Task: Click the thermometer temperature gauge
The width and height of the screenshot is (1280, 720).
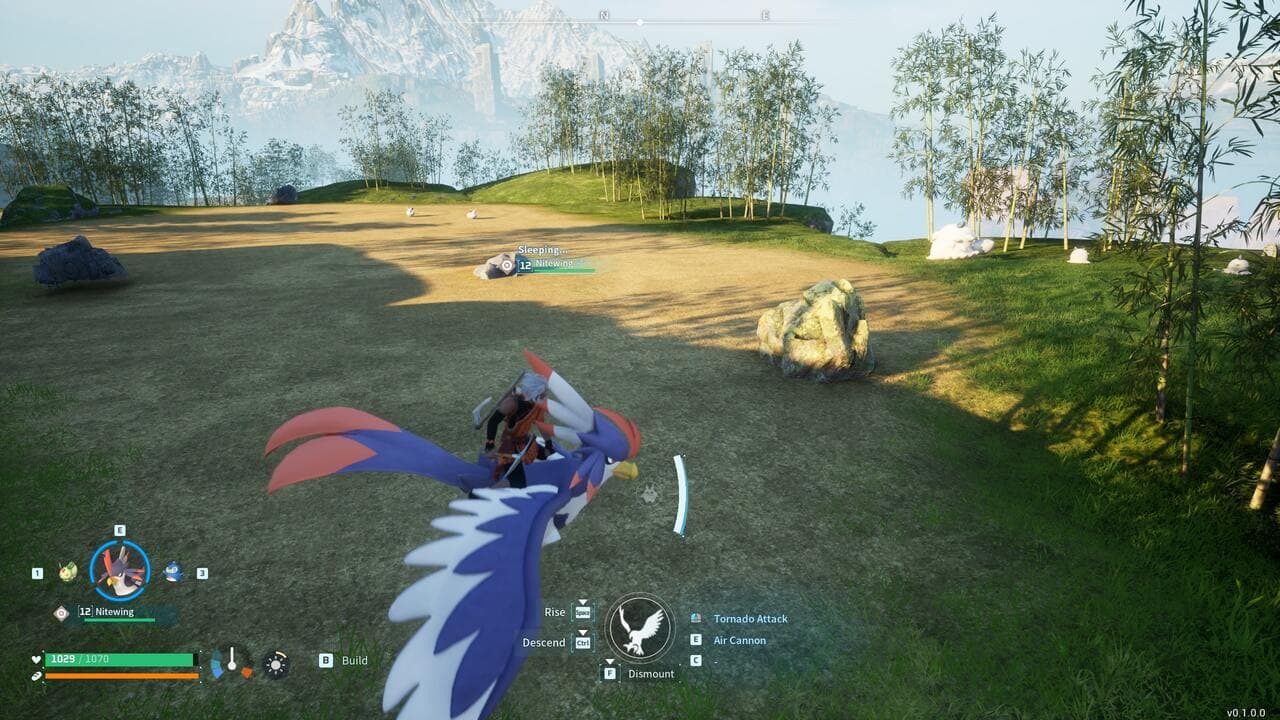Action: point(231,661)
